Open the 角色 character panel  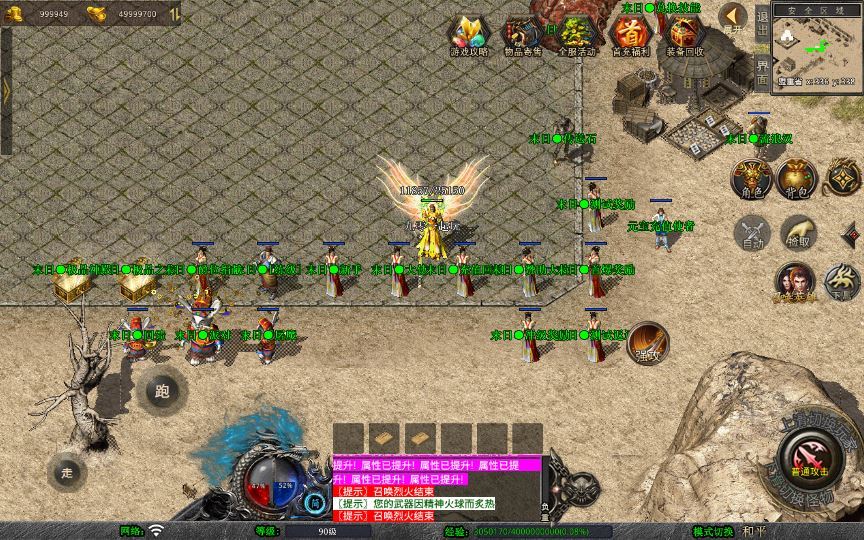coord(750,178)
